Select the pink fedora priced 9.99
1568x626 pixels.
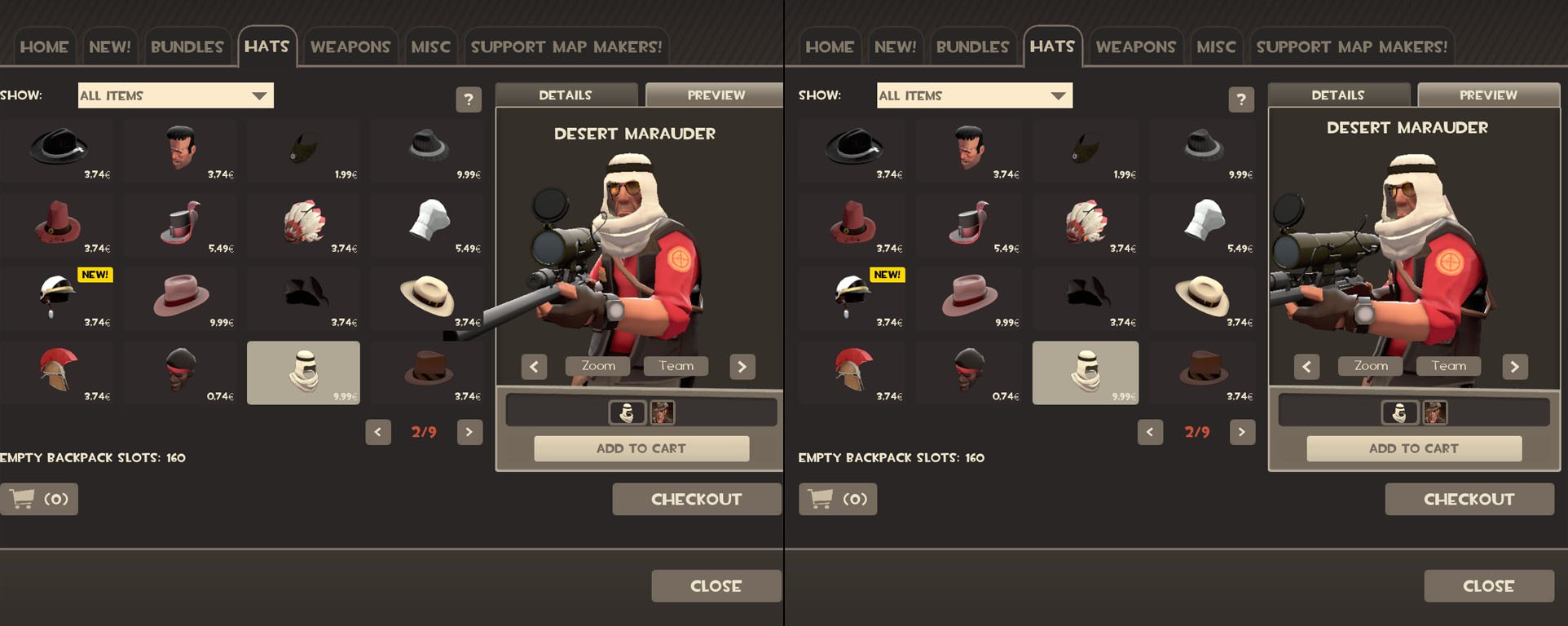click(x=180, y=298)
